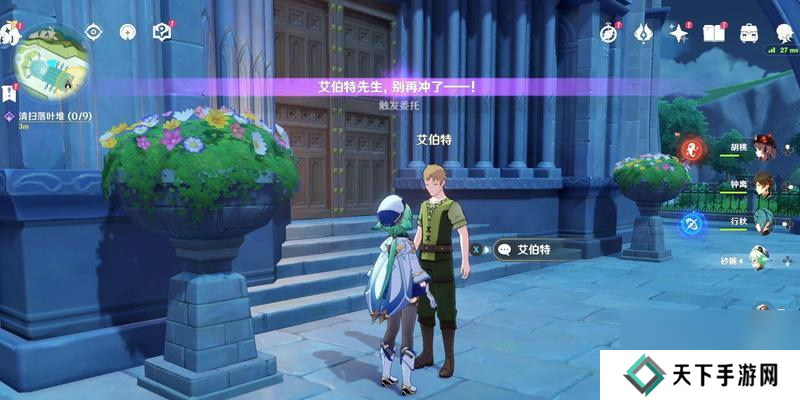Activate the red elemental burst icon
The image size is (800, 400).
[689, 150]
